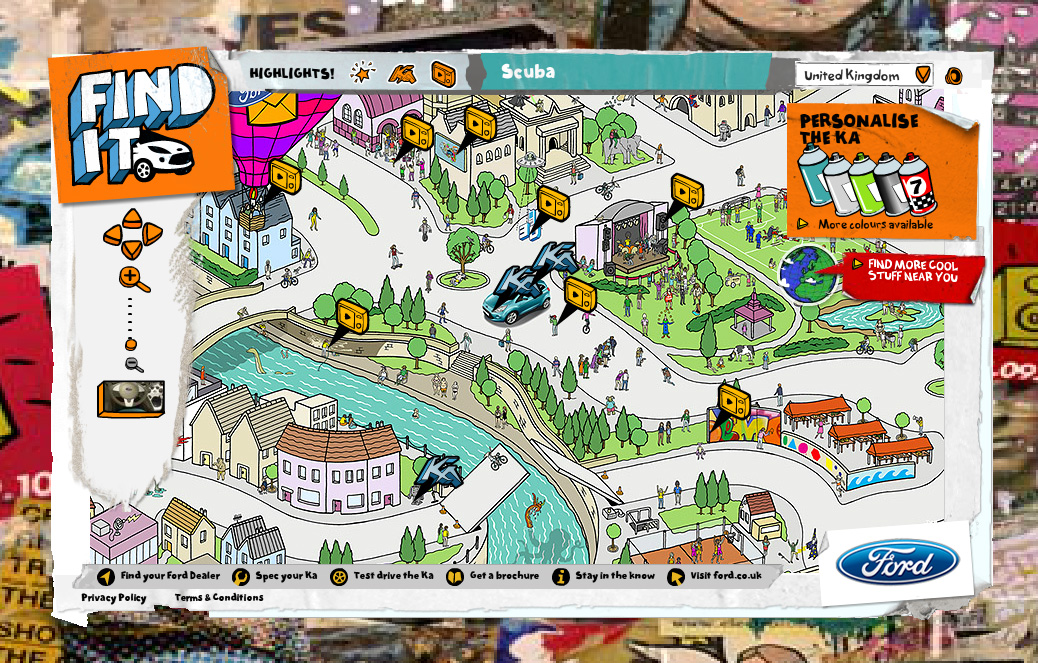
Task: Pan the map right with the arrow
Action: (x=152, y=235)
